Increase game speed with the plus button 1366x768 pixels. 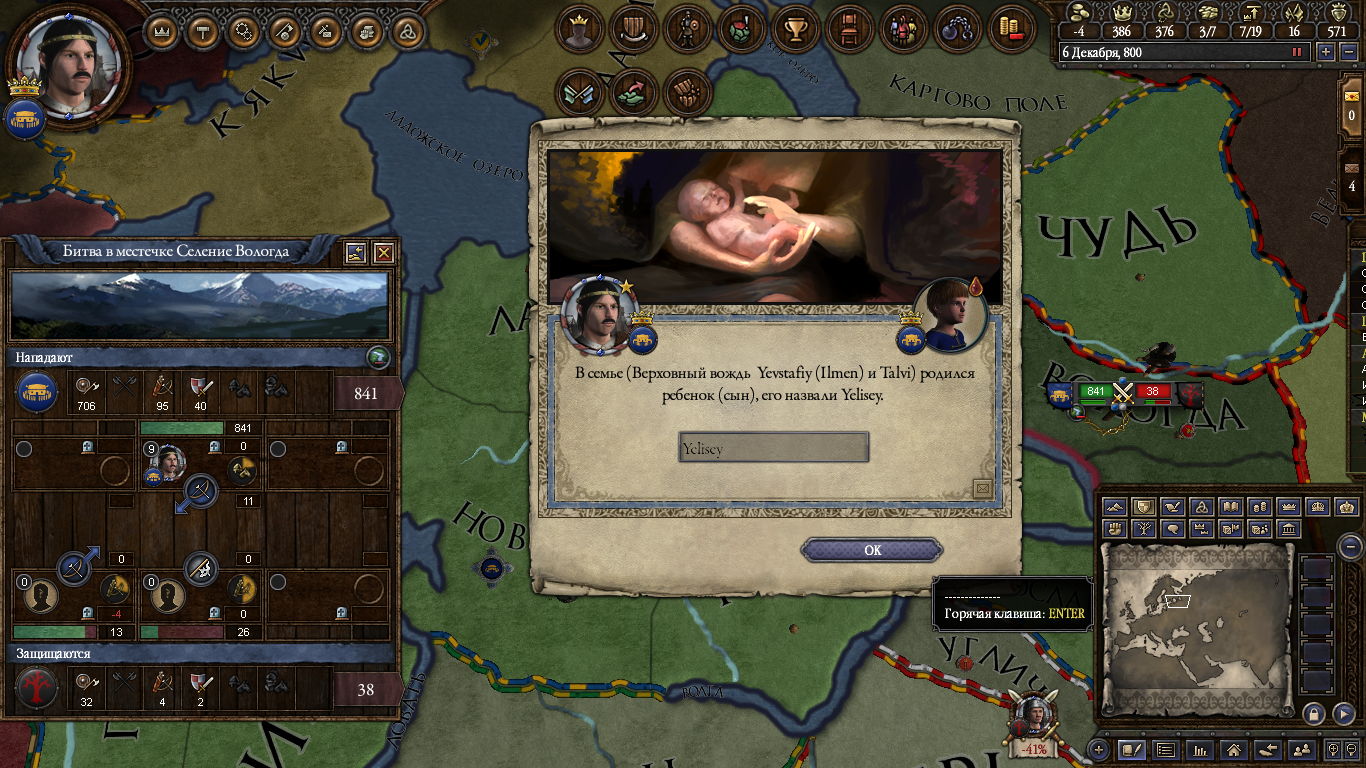pyautogui.click(x=1326, y=52)
